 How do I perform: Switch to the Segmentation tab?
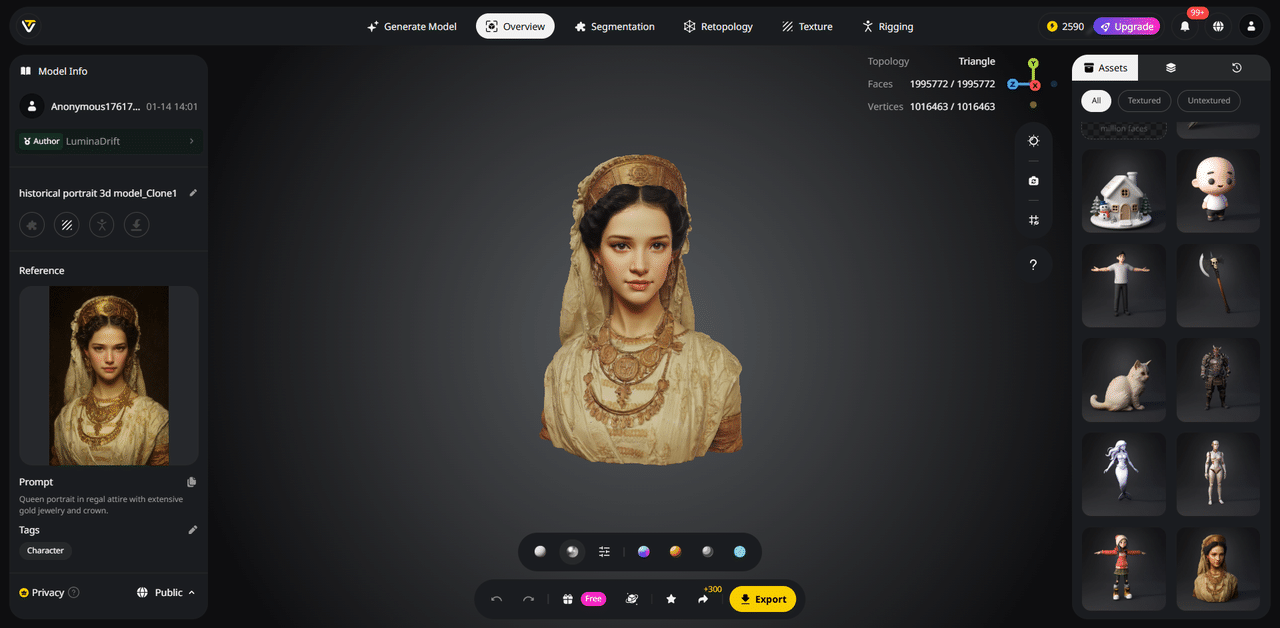(x=614, y=27)
